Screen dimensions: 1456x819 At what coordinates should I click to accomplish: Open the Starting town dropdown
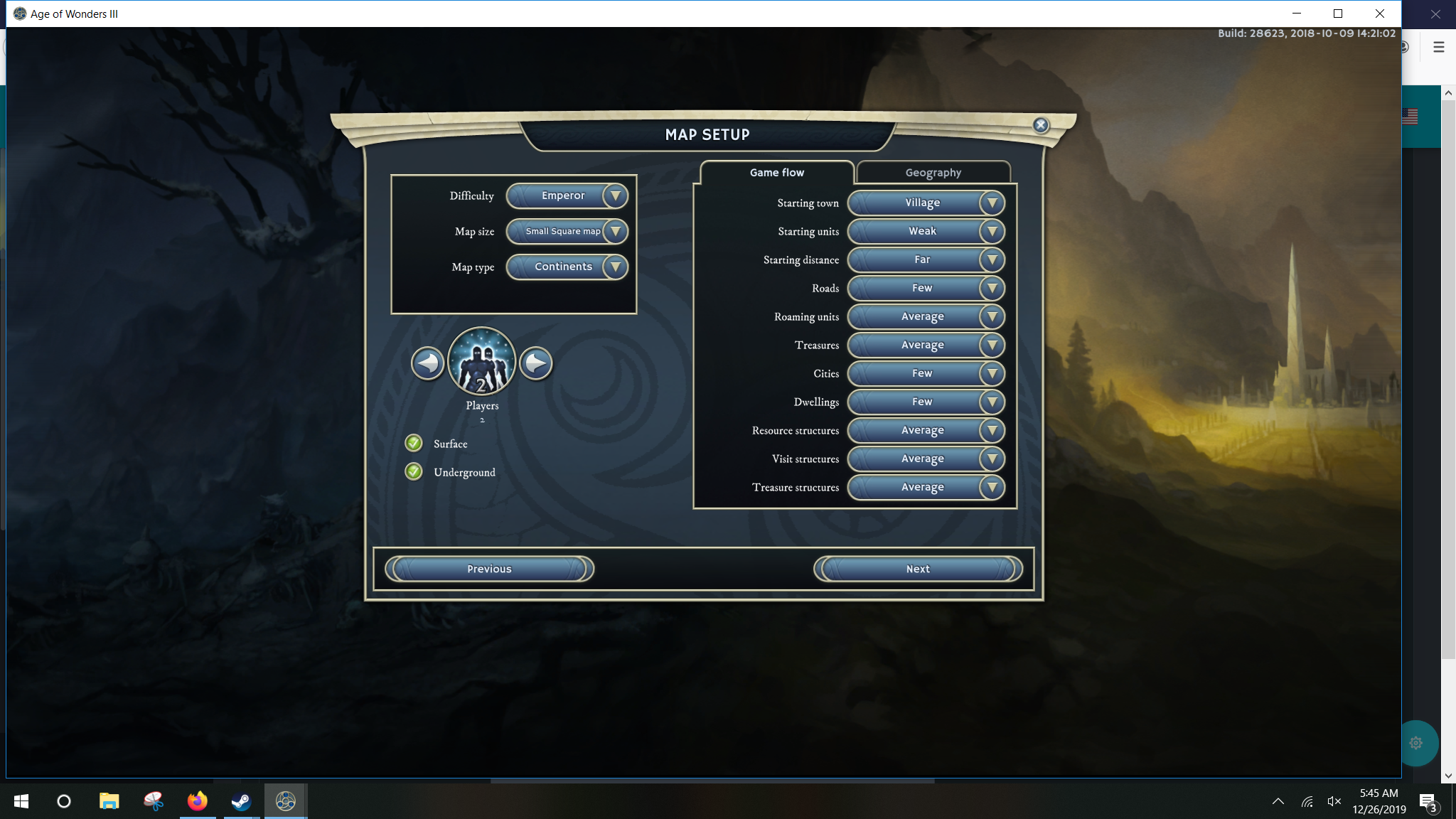tap(926, 203)
